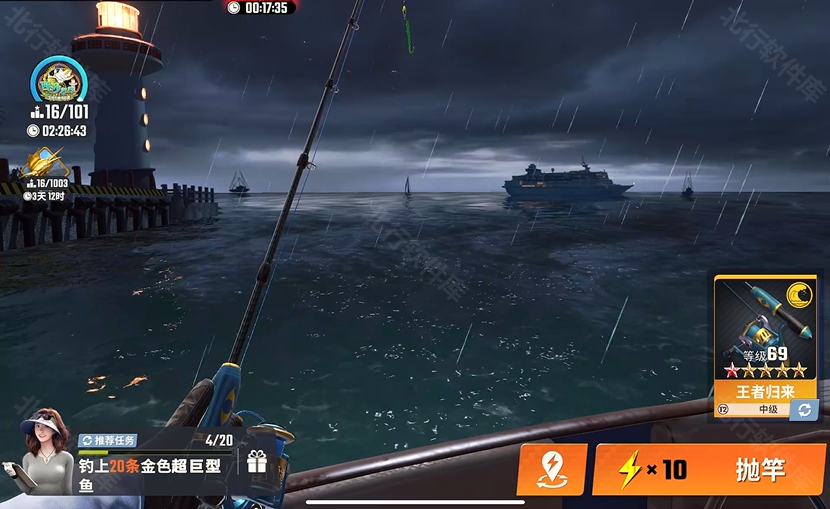Claim the white gift box reward
Viewport: 830px width, 509px height.
coord(257,462)
